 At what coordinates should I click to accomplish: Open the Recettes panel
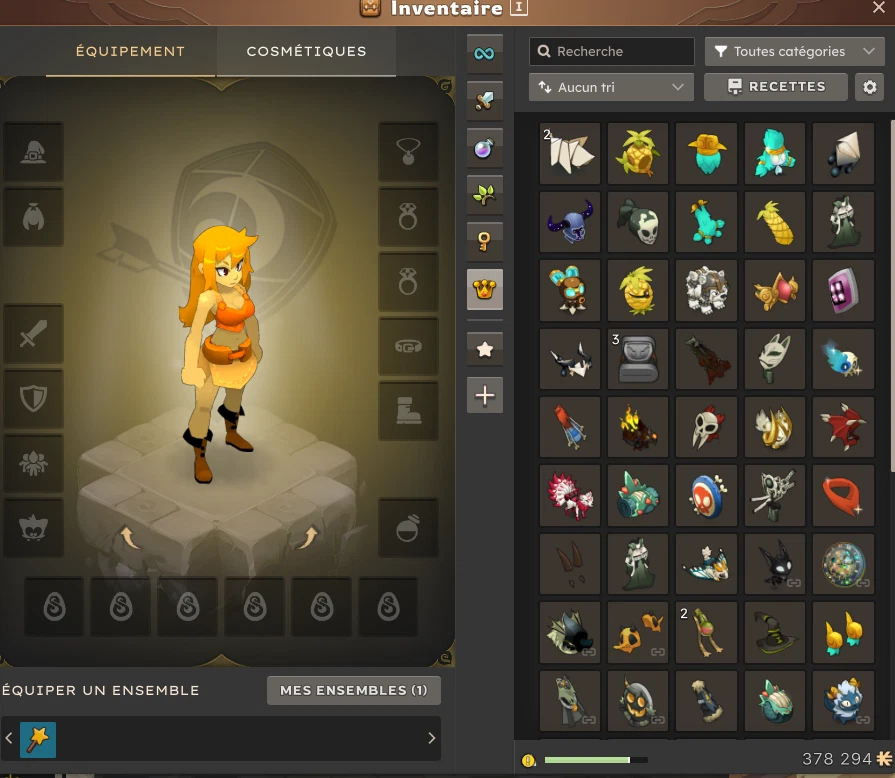[x=776, y=87]
